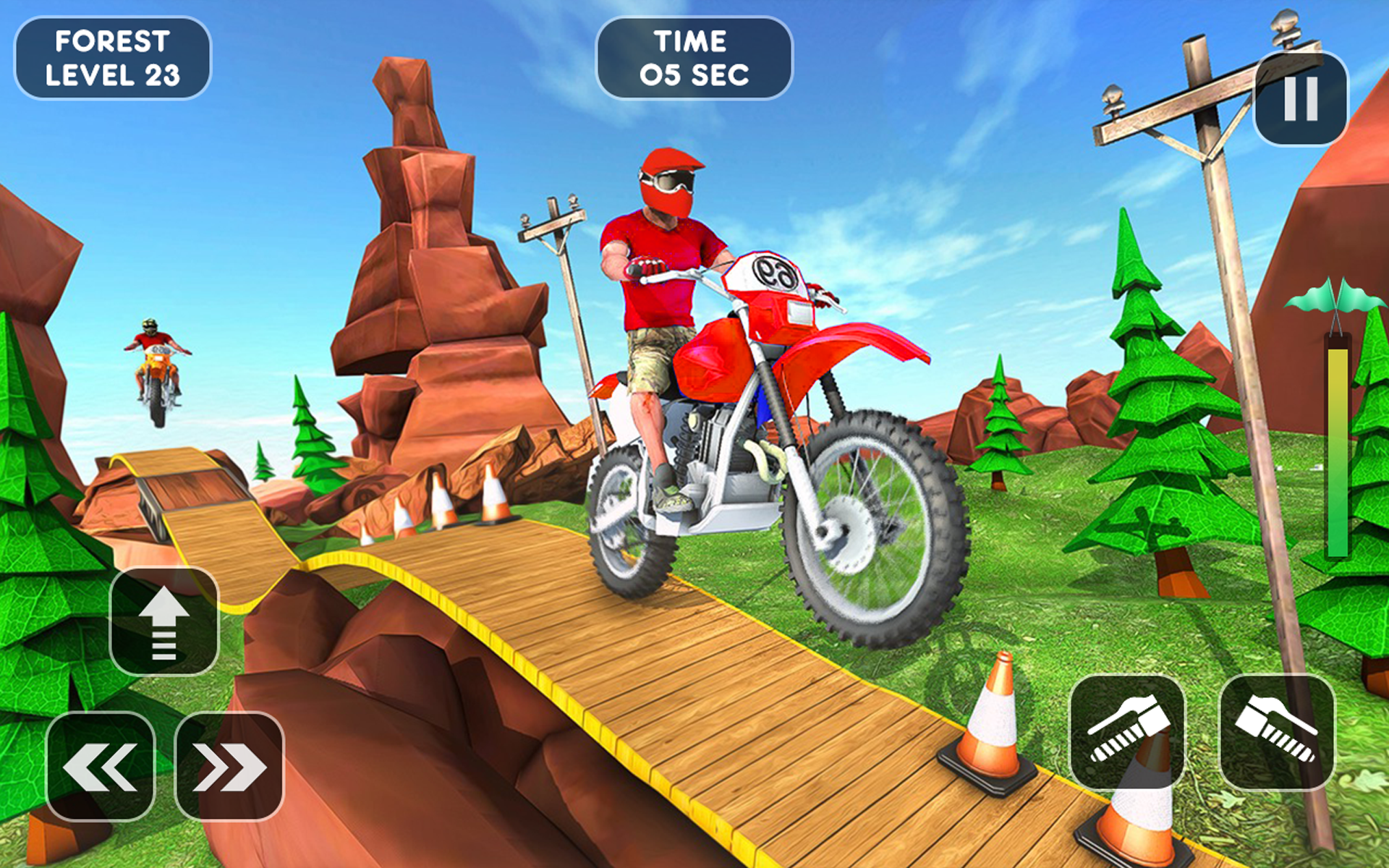The width and height of the screenshot is (1389, 868).
Task: Tap the Time 05 Sec display
Action: [693, 56]
